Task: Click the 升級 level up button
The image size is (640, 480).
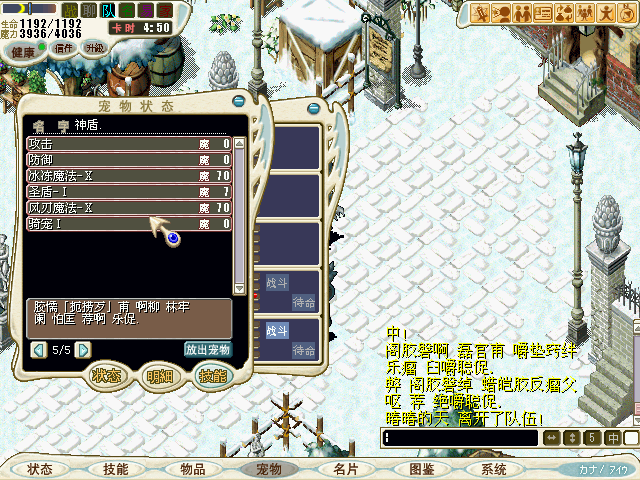Action: [x=95, y=48]
